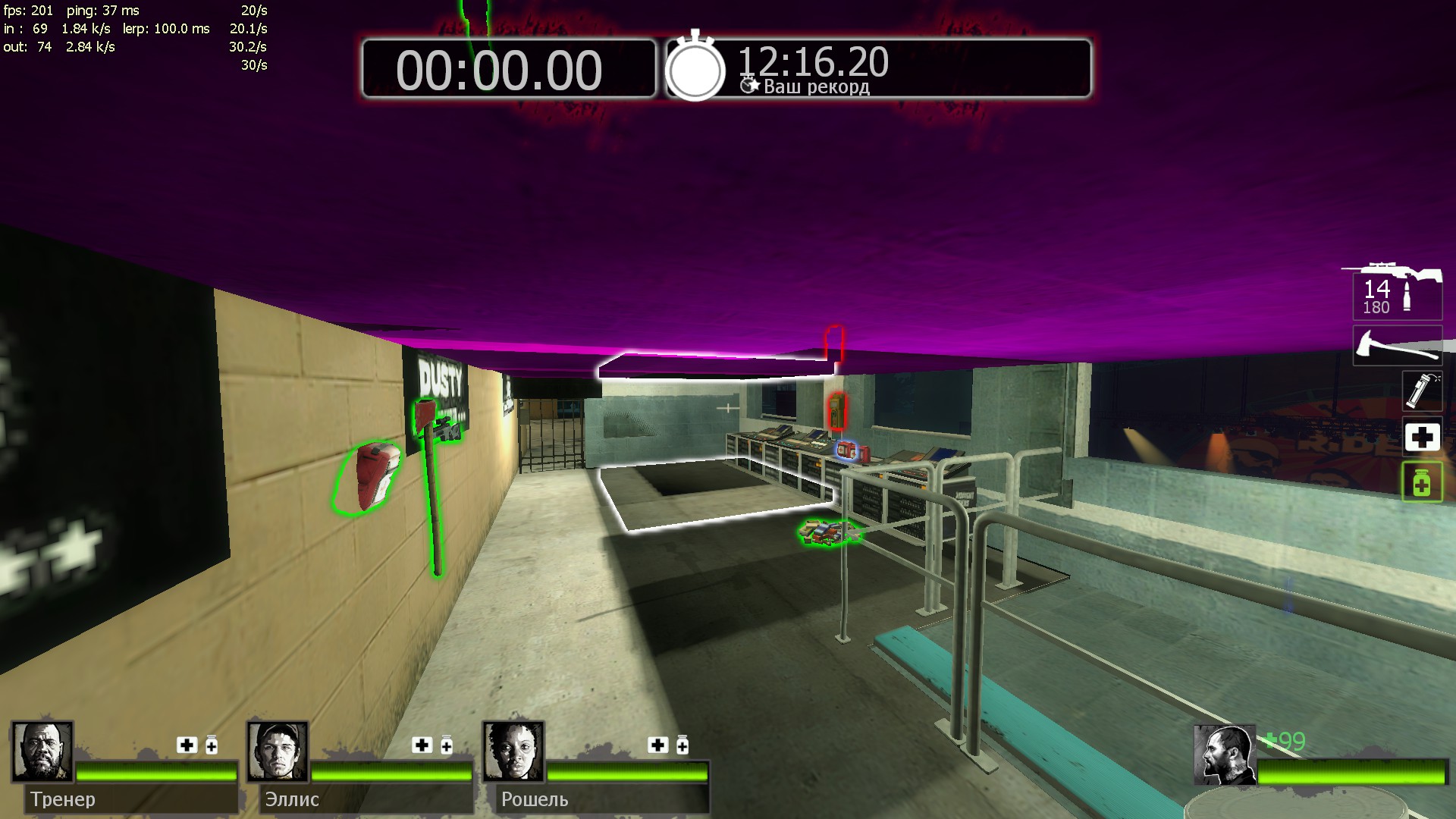Select the first aid kit slot
The width and height of the screenshot is (1456, 819).
(x=1421, y=437)
